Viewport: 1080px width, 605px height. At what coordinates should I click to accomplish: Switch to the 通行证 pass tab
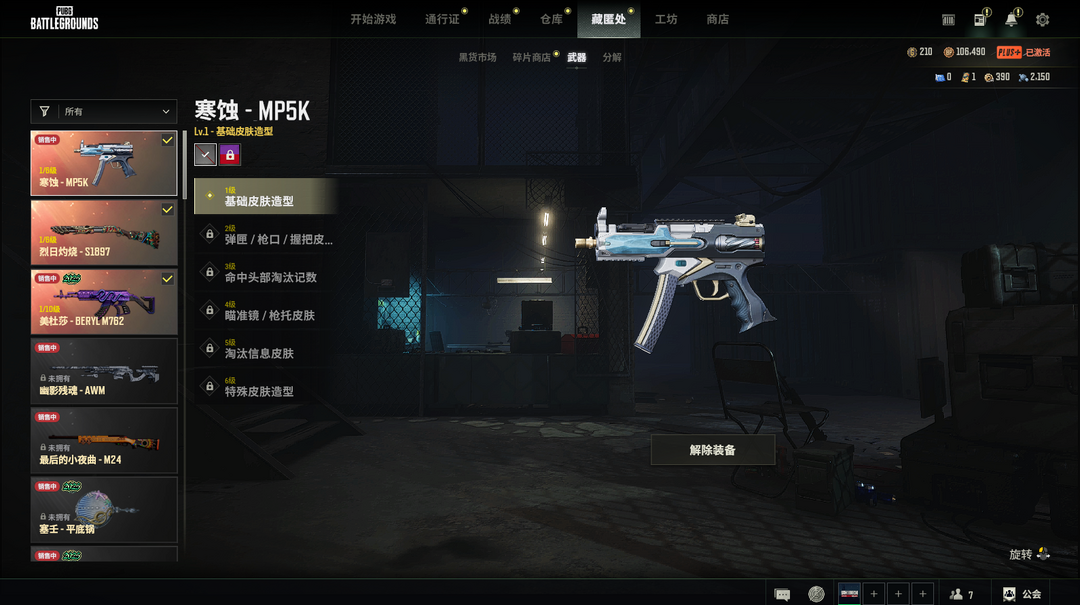click(442, 19)
